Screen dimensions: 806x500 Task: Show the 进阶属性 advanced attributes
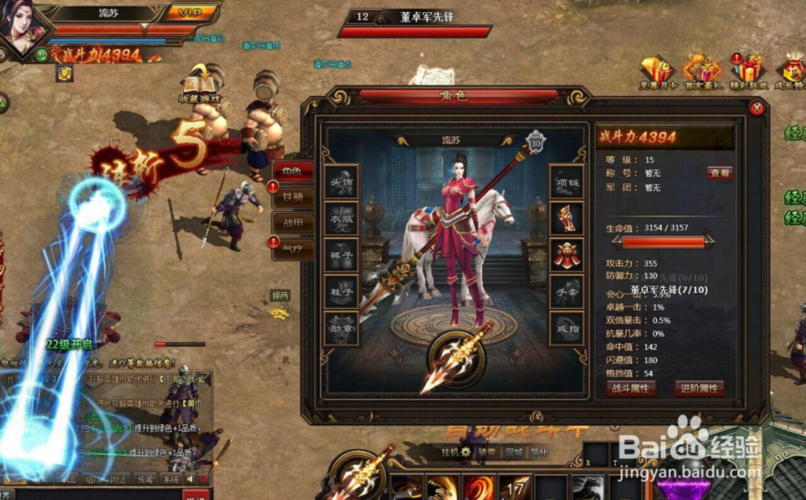point(699,388)
